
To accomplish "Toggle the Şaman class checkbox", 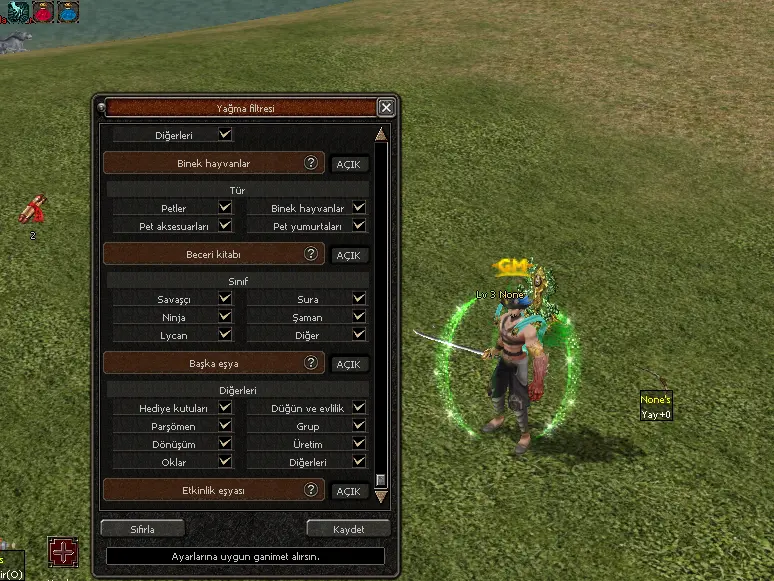I will [x=359, y=317].
